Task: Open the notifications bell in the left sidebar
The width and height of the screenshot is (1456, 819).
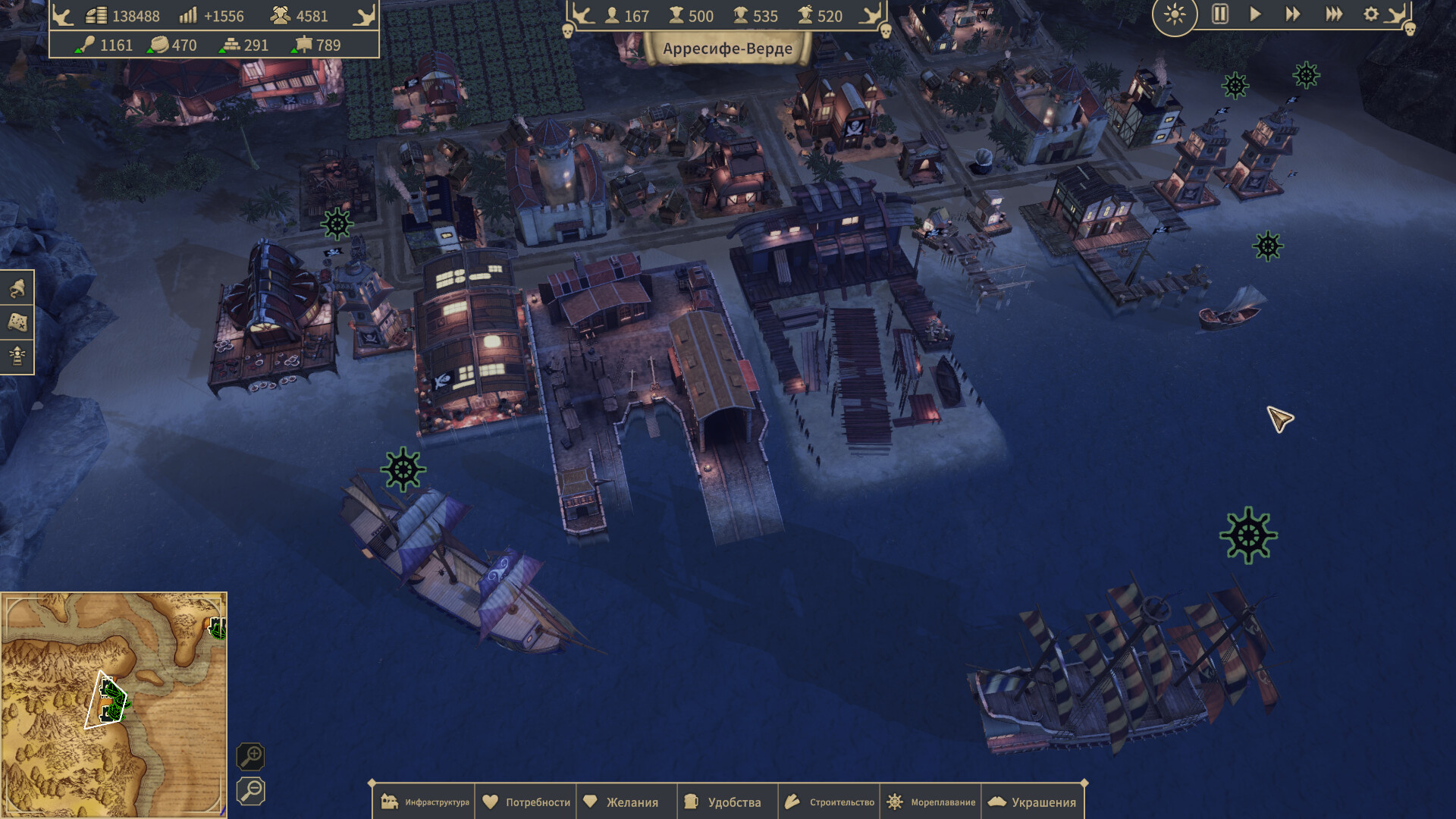Action: click(x=17, y=287)
